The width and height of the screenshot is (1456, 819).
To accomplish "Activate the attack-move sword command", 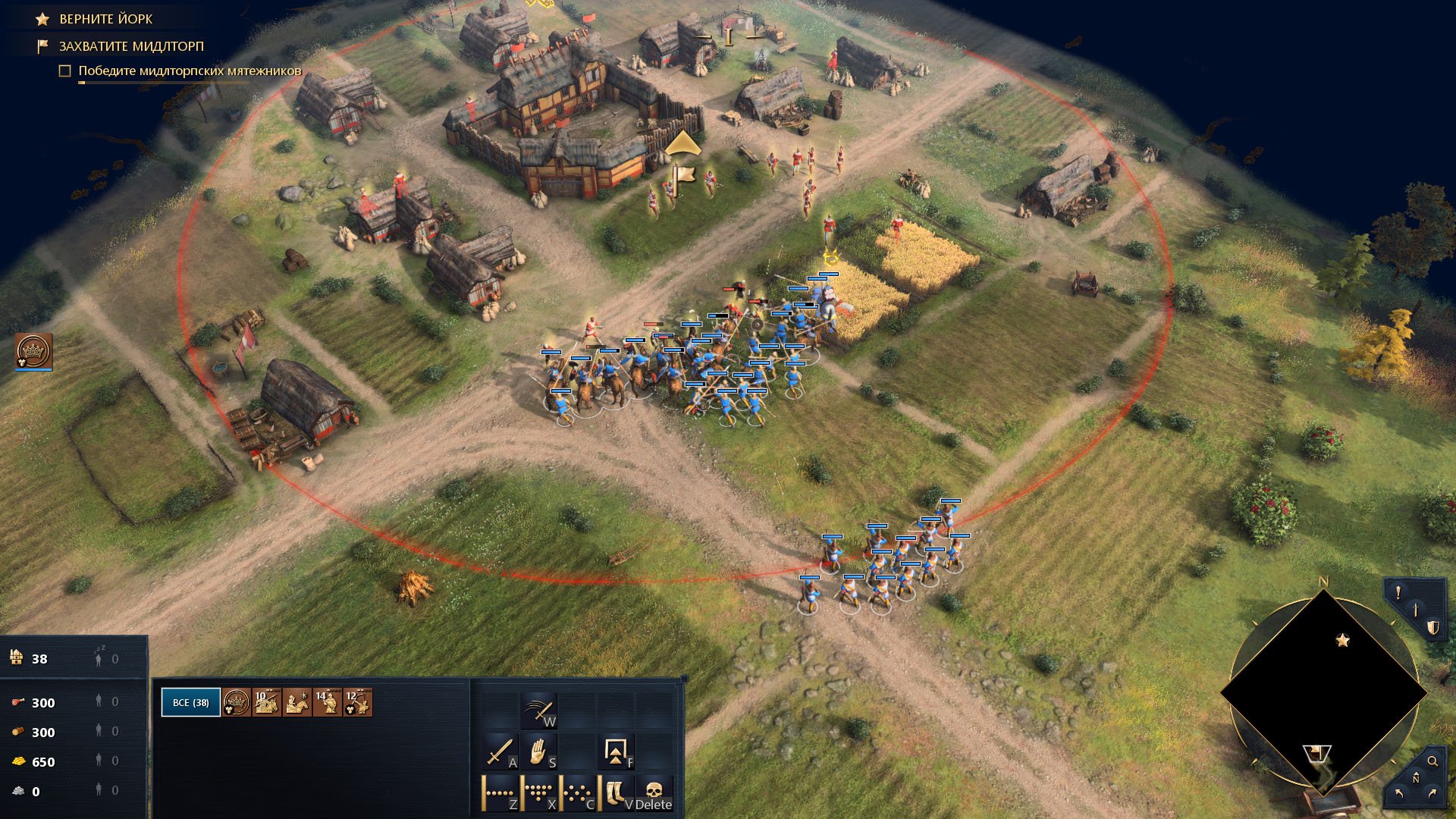I will click(x=500, y=752).
